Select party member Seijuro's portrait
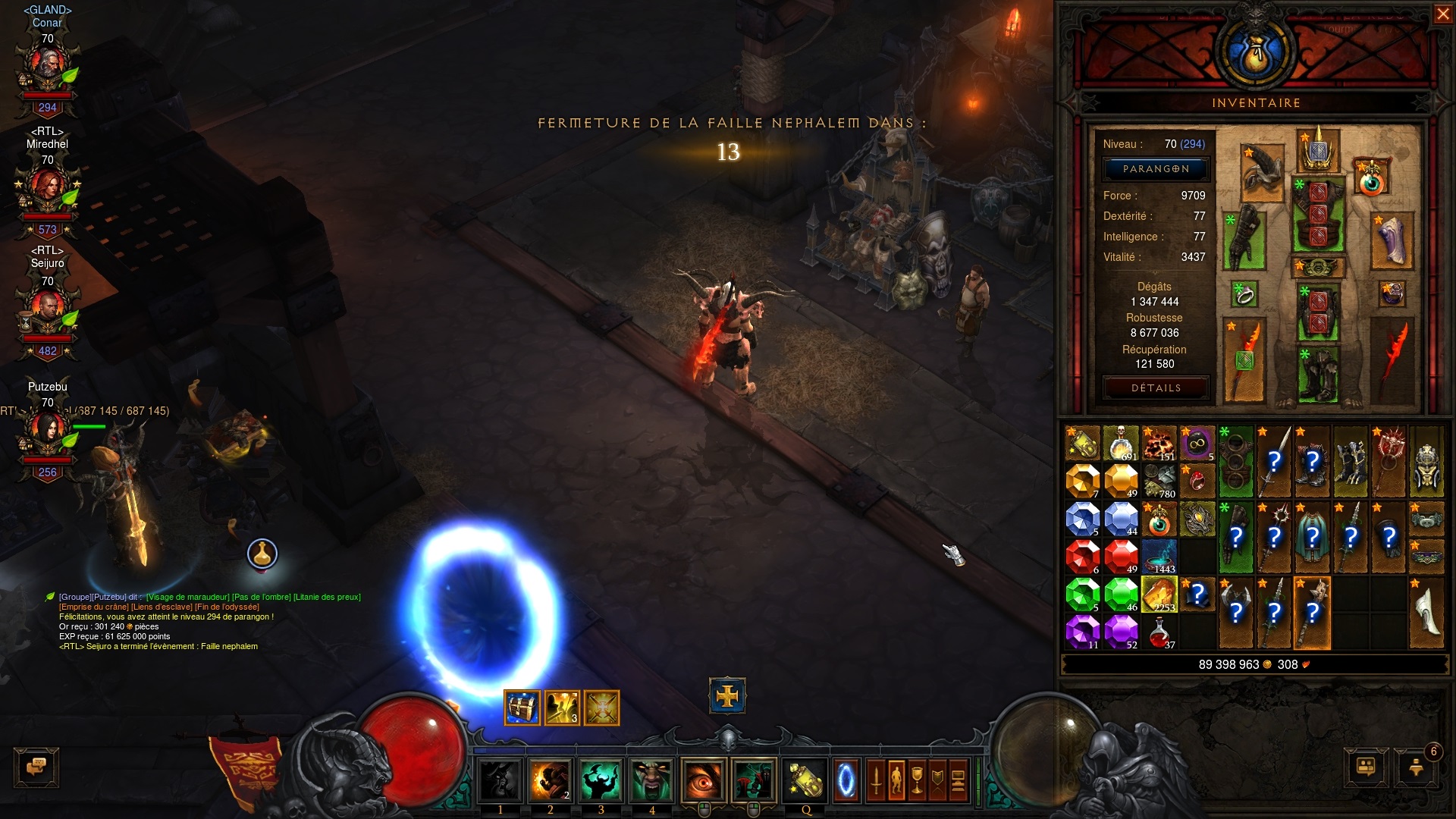This screenshot has width=1456, height=819. click(x=47, y=309)
